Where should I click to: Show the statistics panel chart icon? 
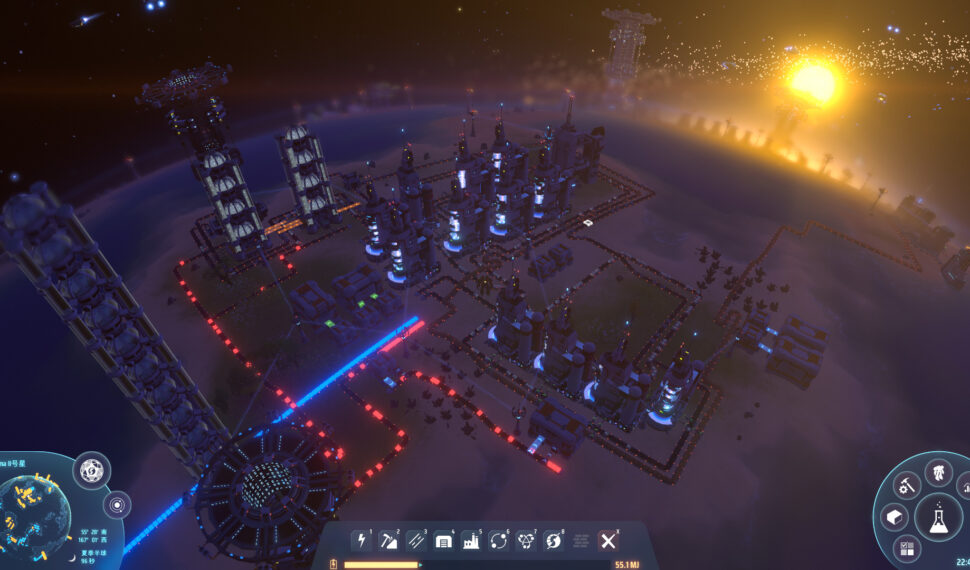(x=963, y=487)
